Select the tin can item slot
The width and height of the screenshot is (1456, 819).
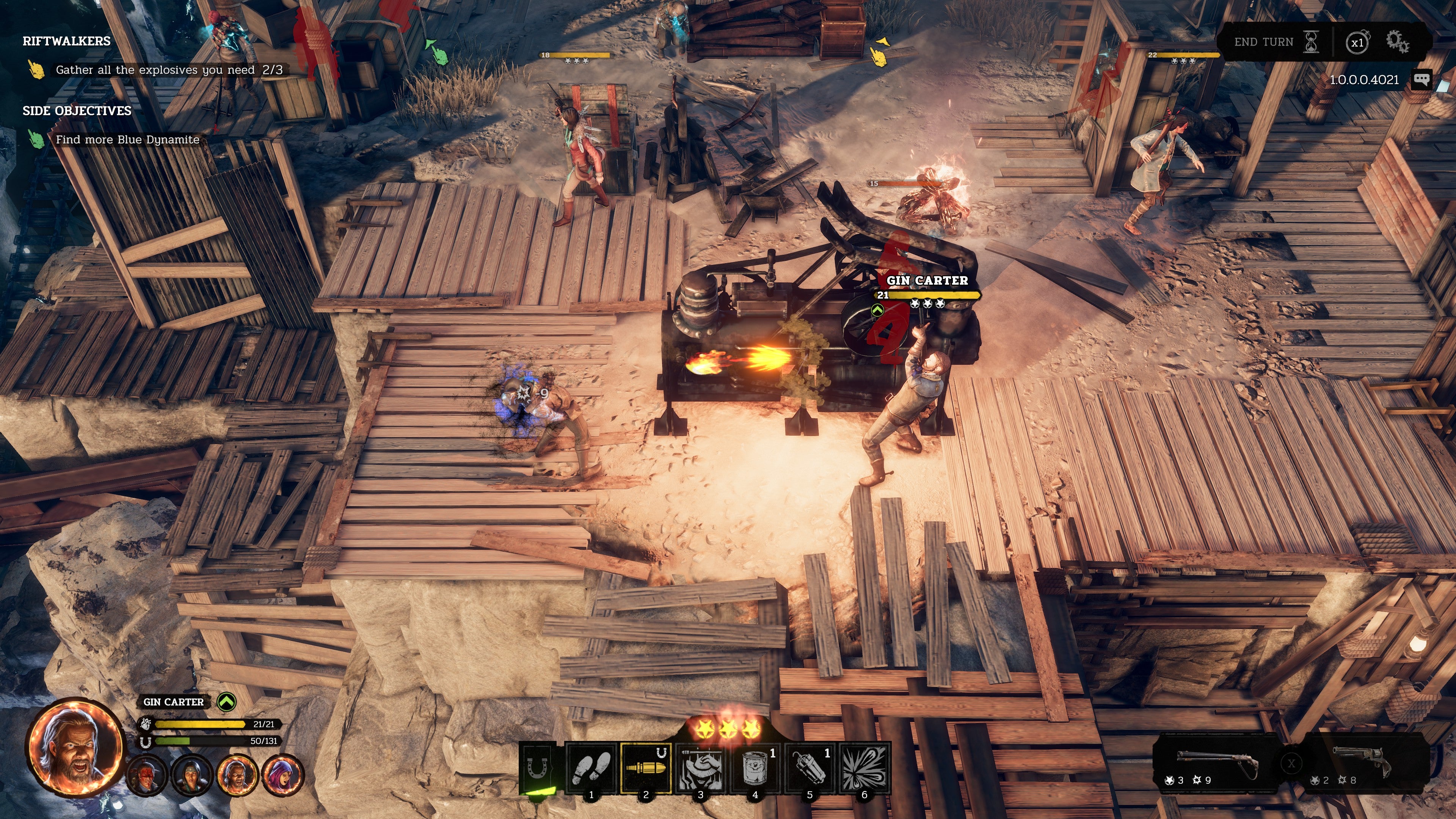(x=755, y=768)
